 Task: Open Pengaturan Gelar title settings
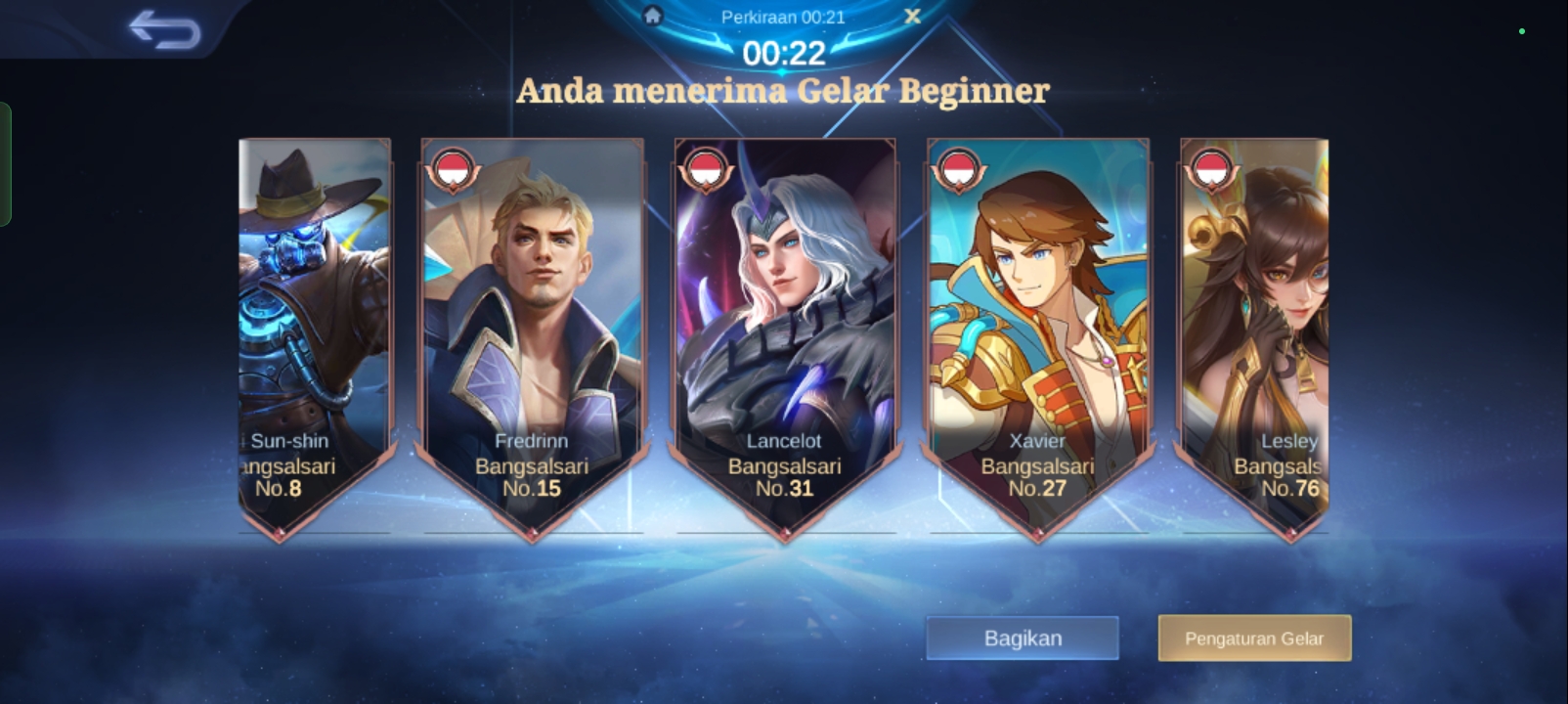(x=1254, y=638)
